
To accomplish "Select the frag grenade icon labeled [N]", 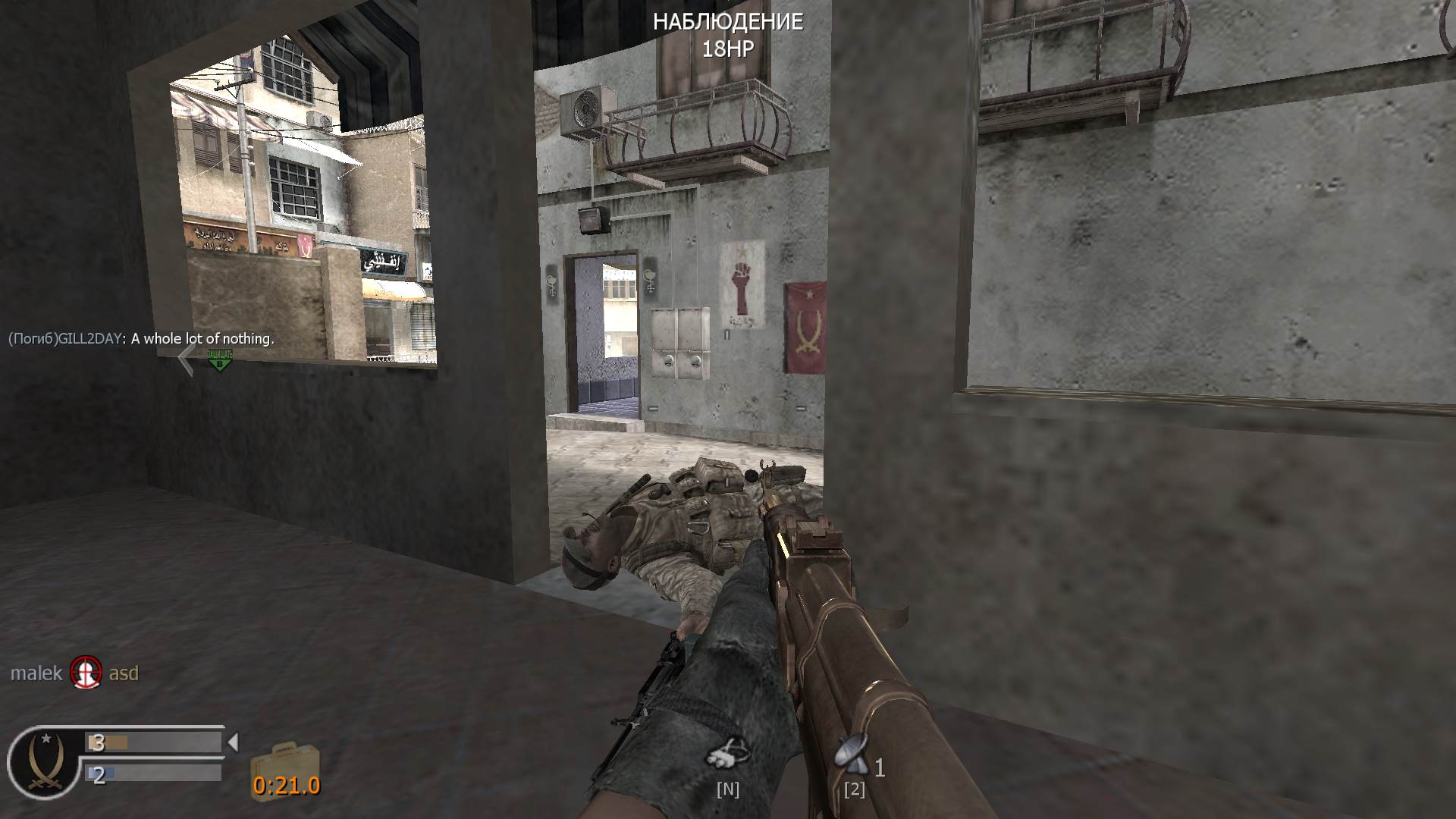I will pyautogui.click(x=728, y=752).
